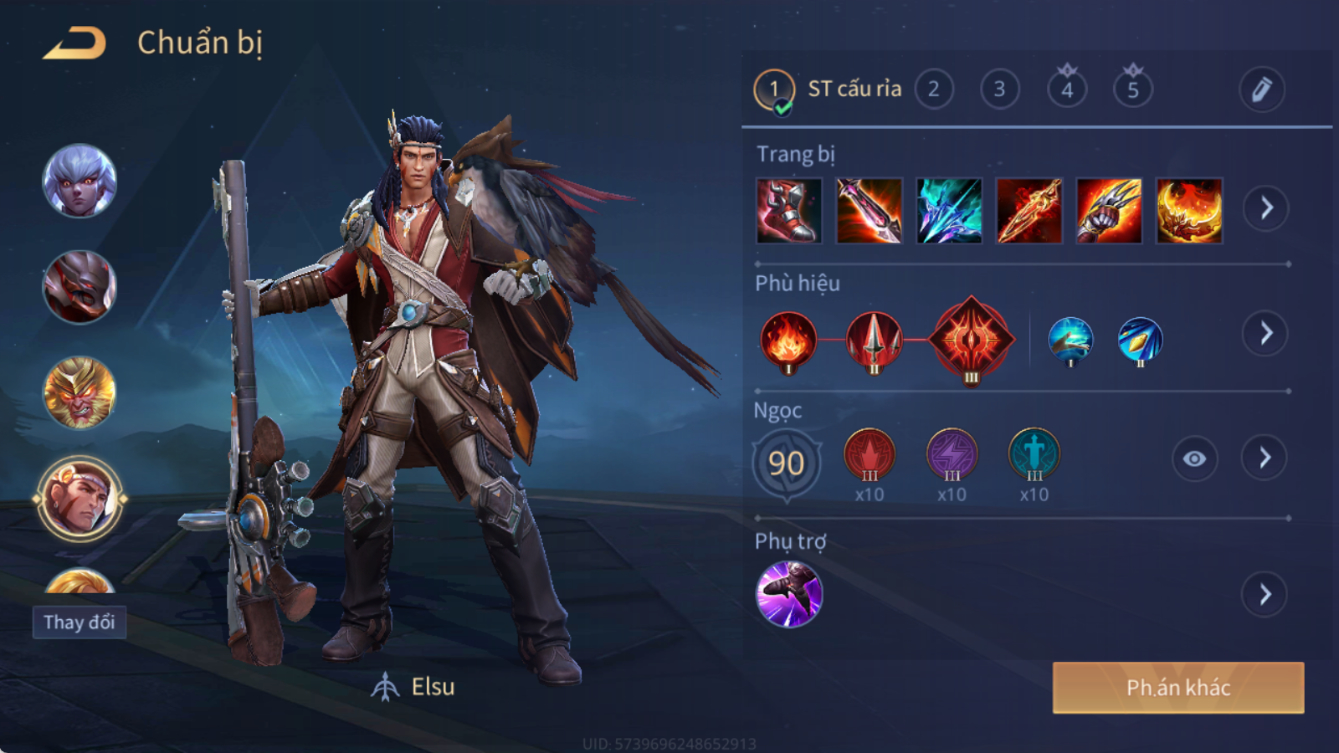Select the clawed gauntlet equipment item

pyautogui.click(x=1109, y=211)
